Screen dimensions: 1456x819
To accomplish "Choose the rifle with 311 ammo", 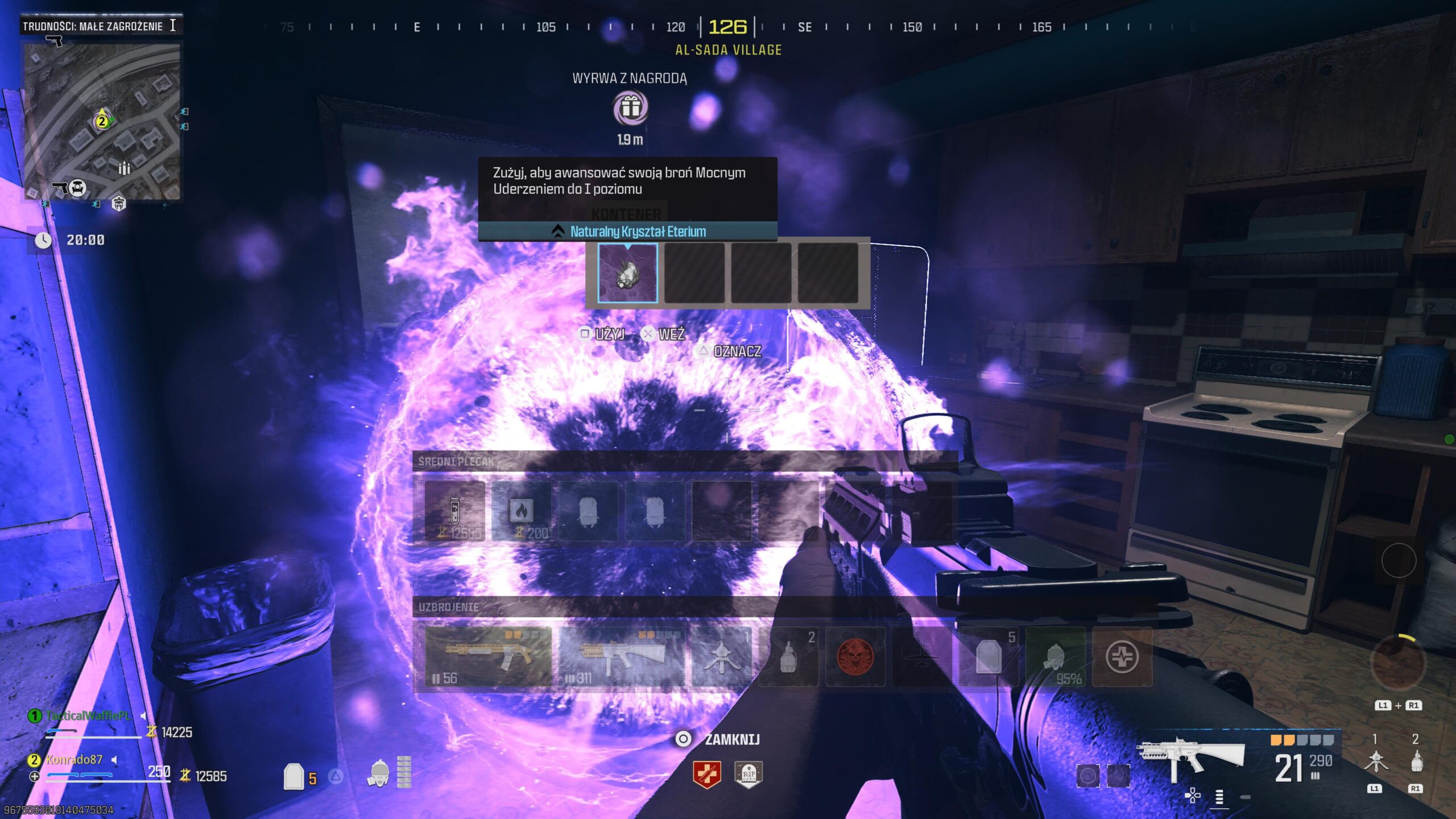I will (x=622, y=656).
